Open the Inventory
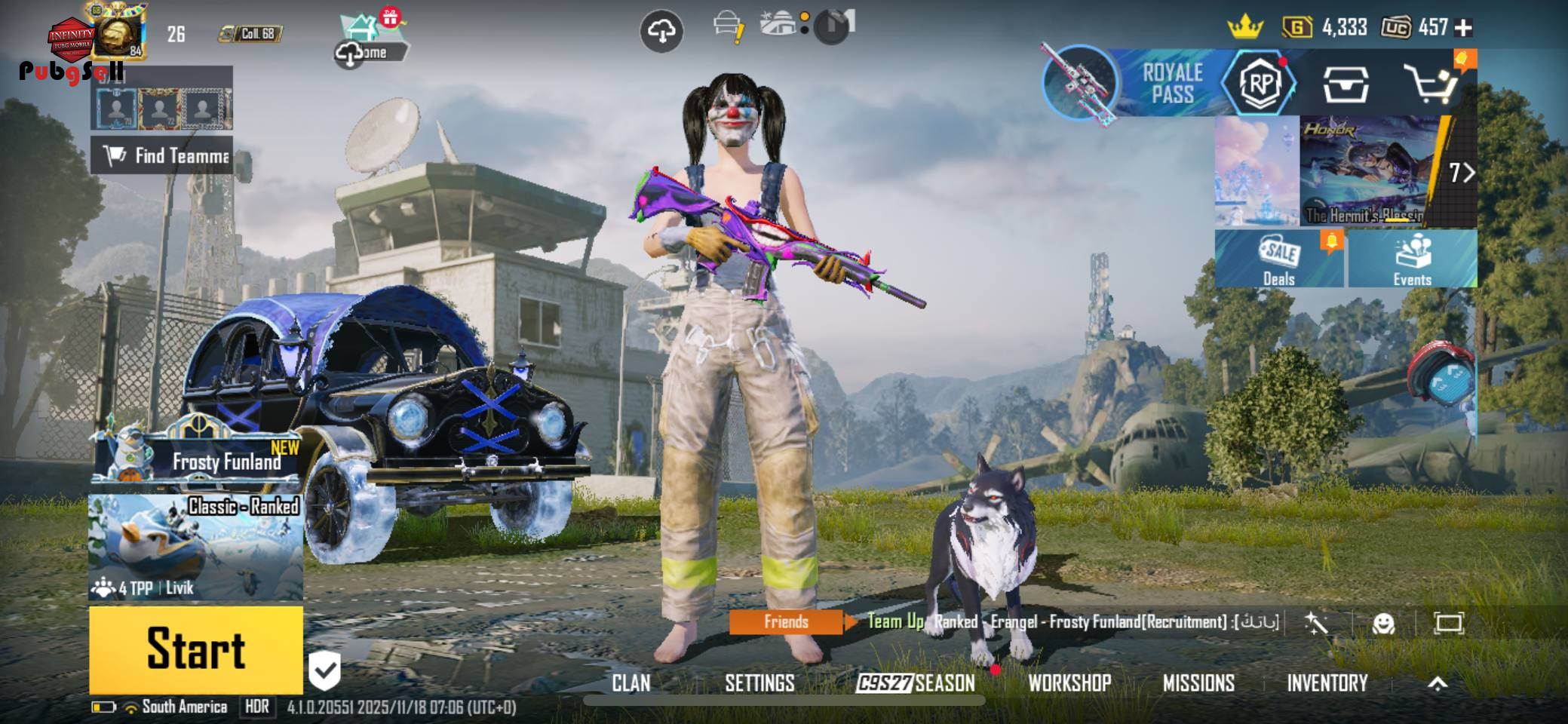1568x724 pixels. click(x=1327, y=683)
